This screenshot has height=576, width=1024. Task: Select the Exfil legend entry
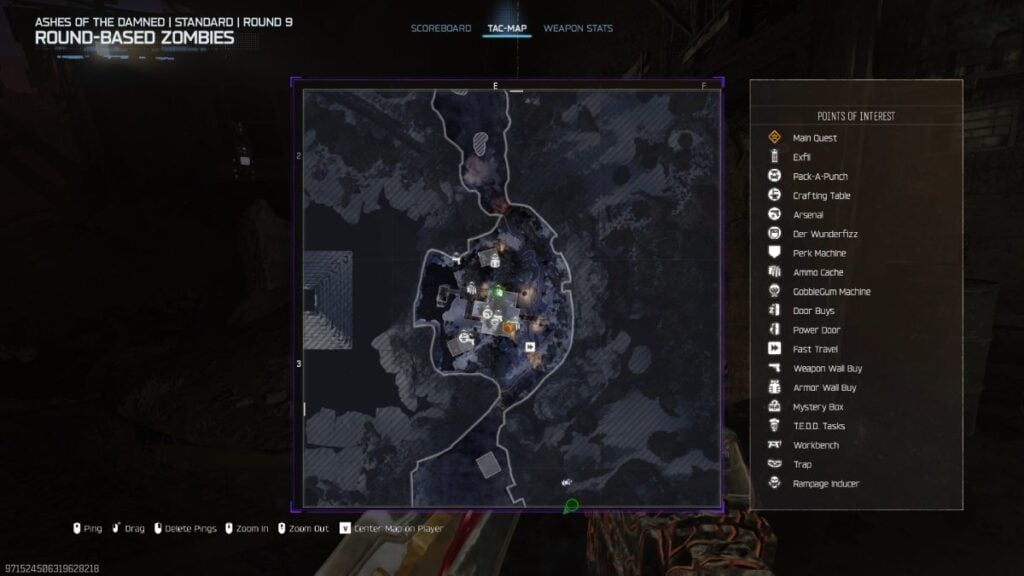(802, 157)
